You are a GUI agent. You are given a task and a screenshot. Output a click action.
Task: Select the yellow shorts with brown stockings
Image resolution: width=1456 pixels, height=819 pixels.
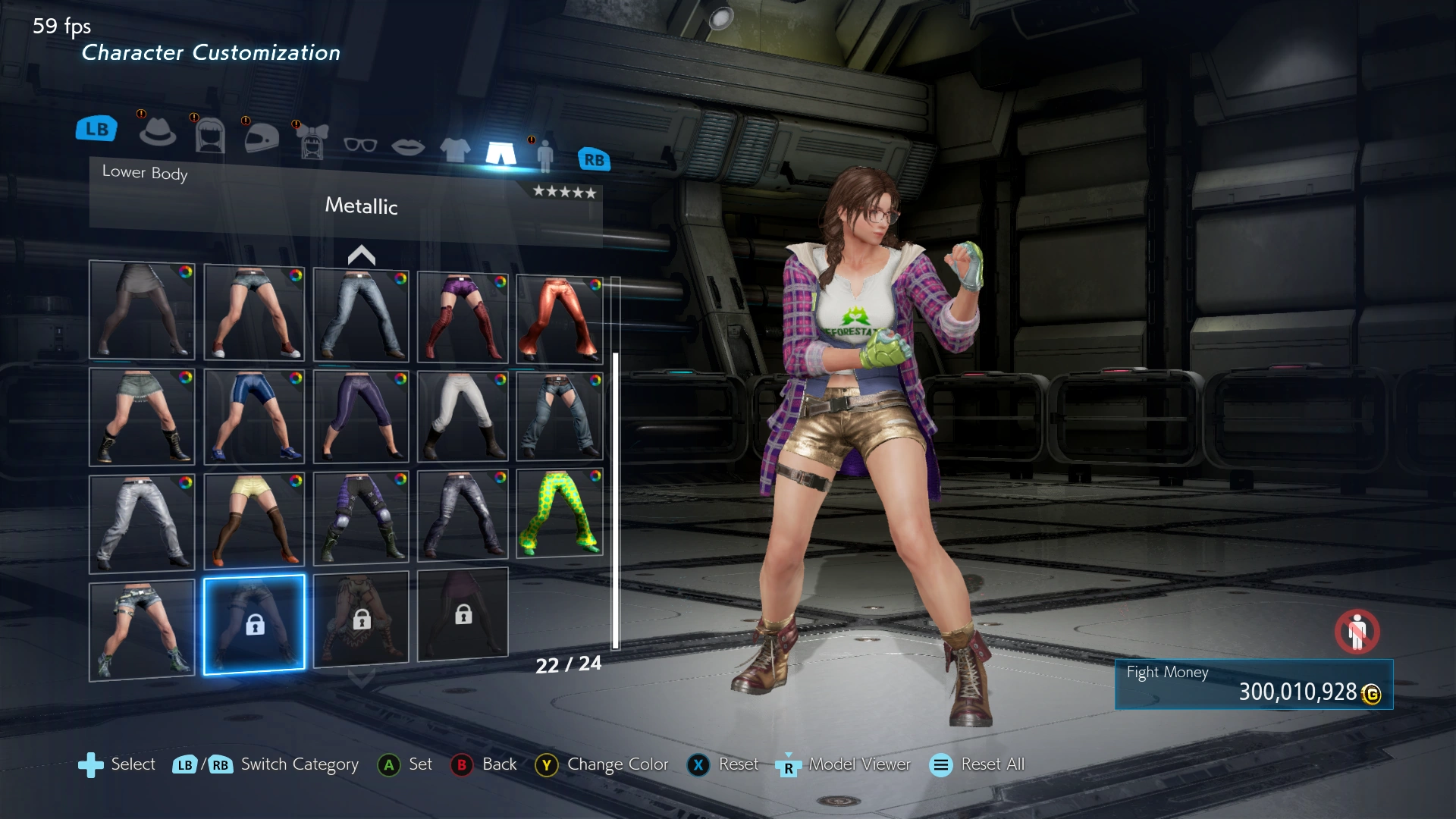click(254, 521)
